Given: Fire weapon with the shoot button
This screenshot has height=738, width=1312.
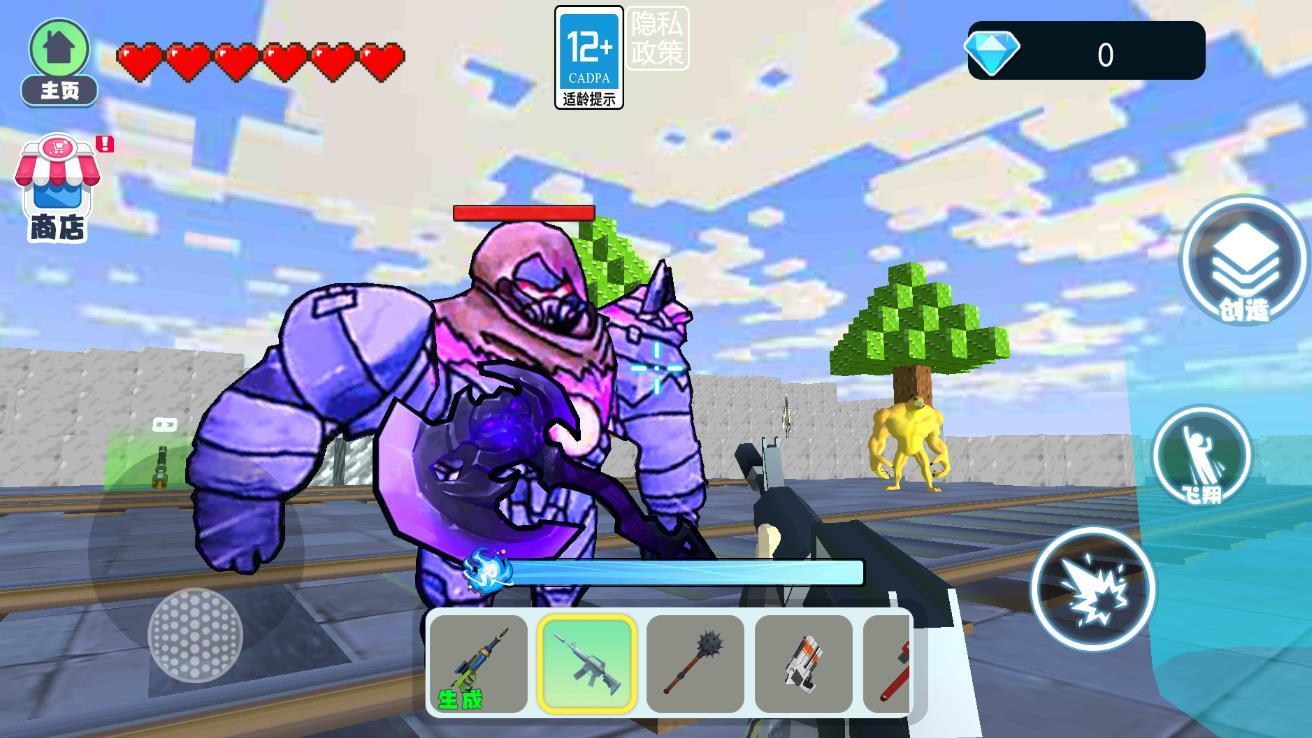Looking at the screenshot, I should (x=1093, y=589).
